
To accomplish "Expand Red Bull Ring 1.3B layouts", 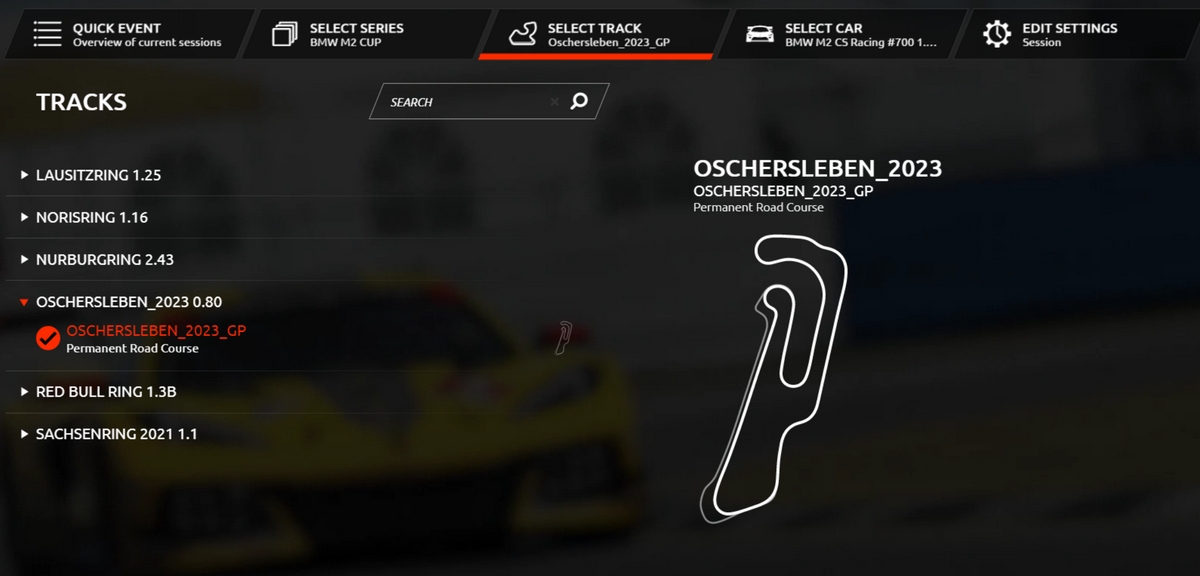I will [105, 392].
